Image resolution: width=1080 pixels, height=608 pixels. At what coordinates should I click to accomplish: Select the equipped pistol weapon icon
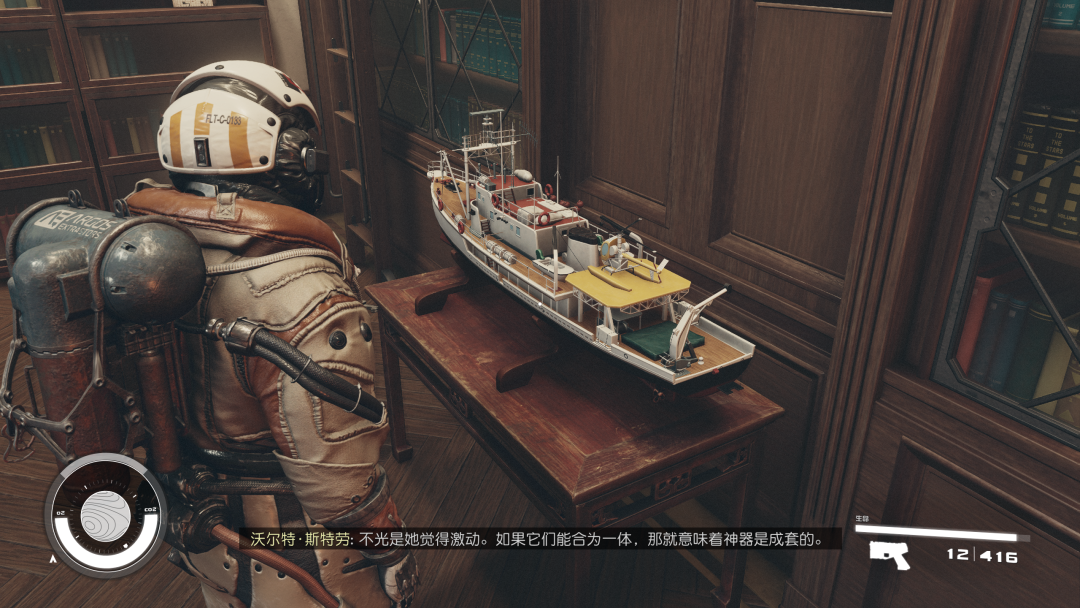888,554
